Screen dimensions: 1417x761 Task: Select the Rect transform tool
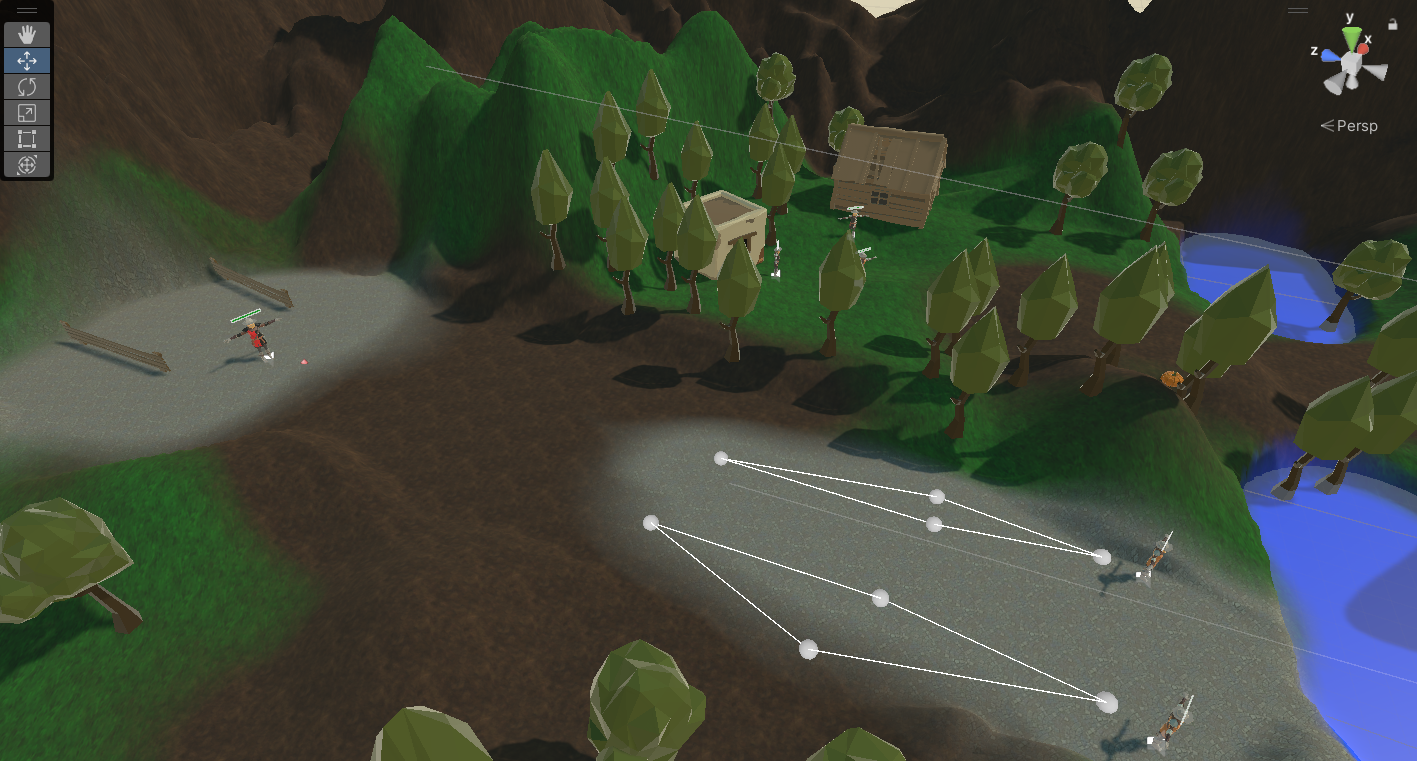[x=27, y=138]
